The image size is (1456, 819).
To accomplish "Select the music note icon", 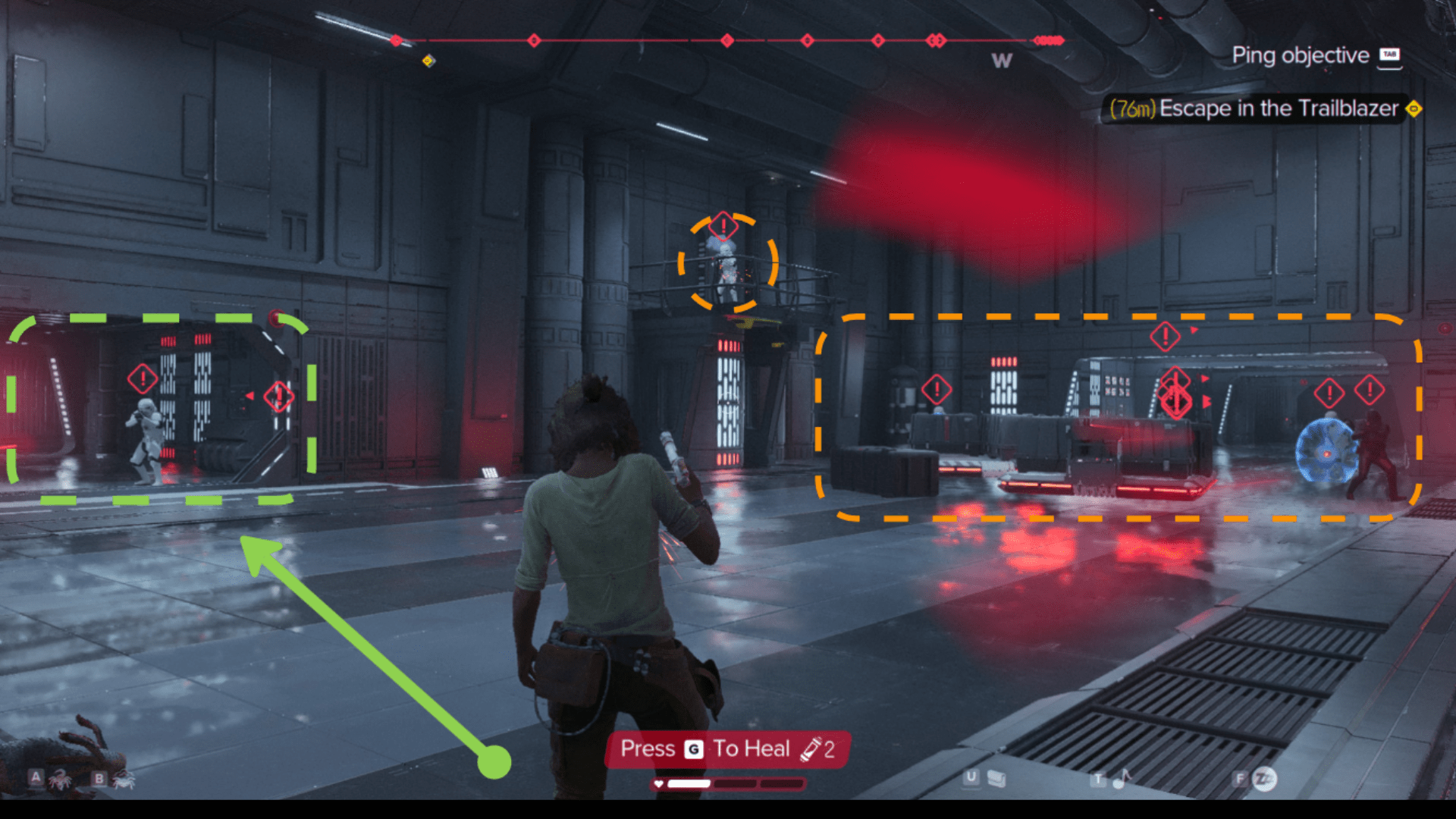I will 1123,778.
